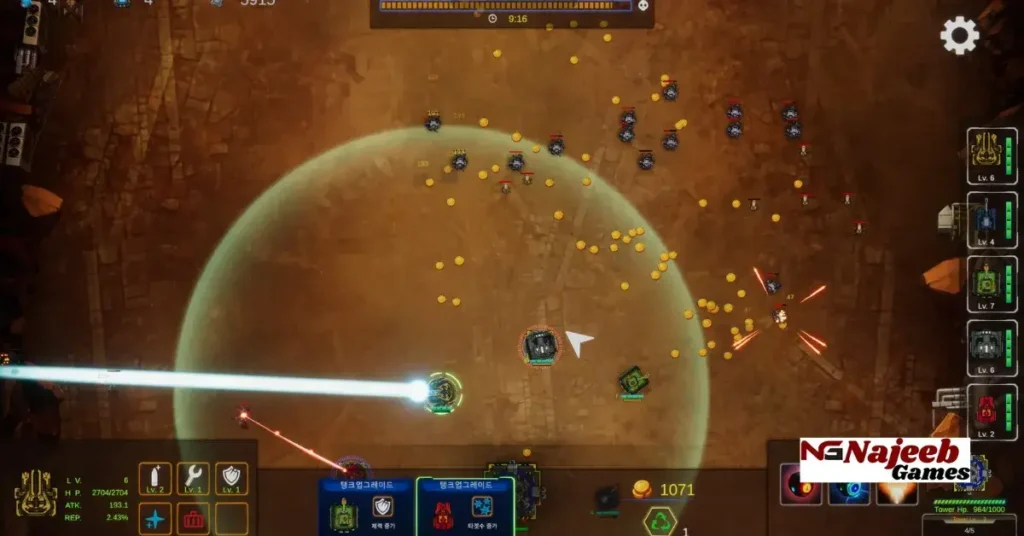Upgrade the shield defense Lv. 1 skill
Image resolution: width=1024 pixels, height=536 pixels.
[x=231, y=478]
